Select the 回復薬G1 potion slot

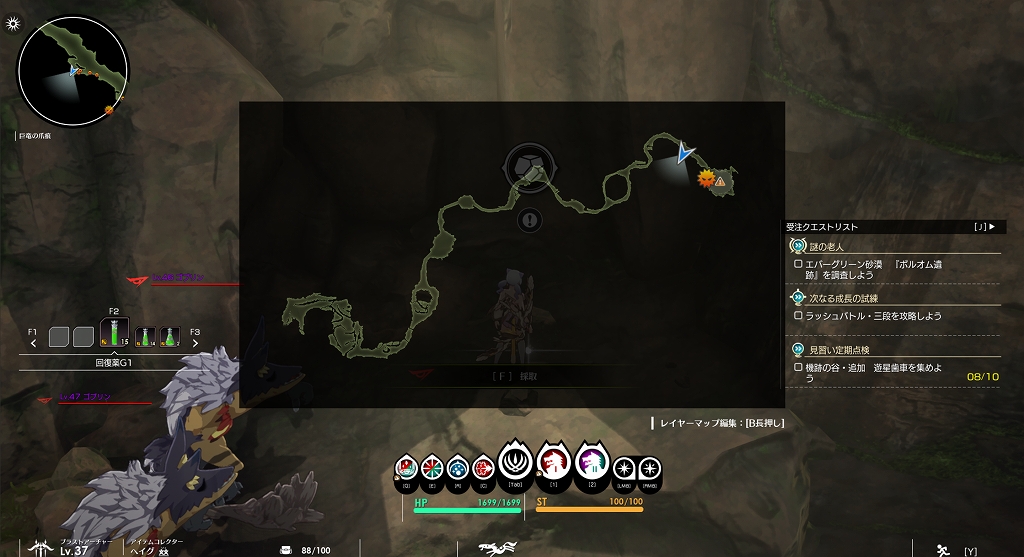(x=114, y=335)
